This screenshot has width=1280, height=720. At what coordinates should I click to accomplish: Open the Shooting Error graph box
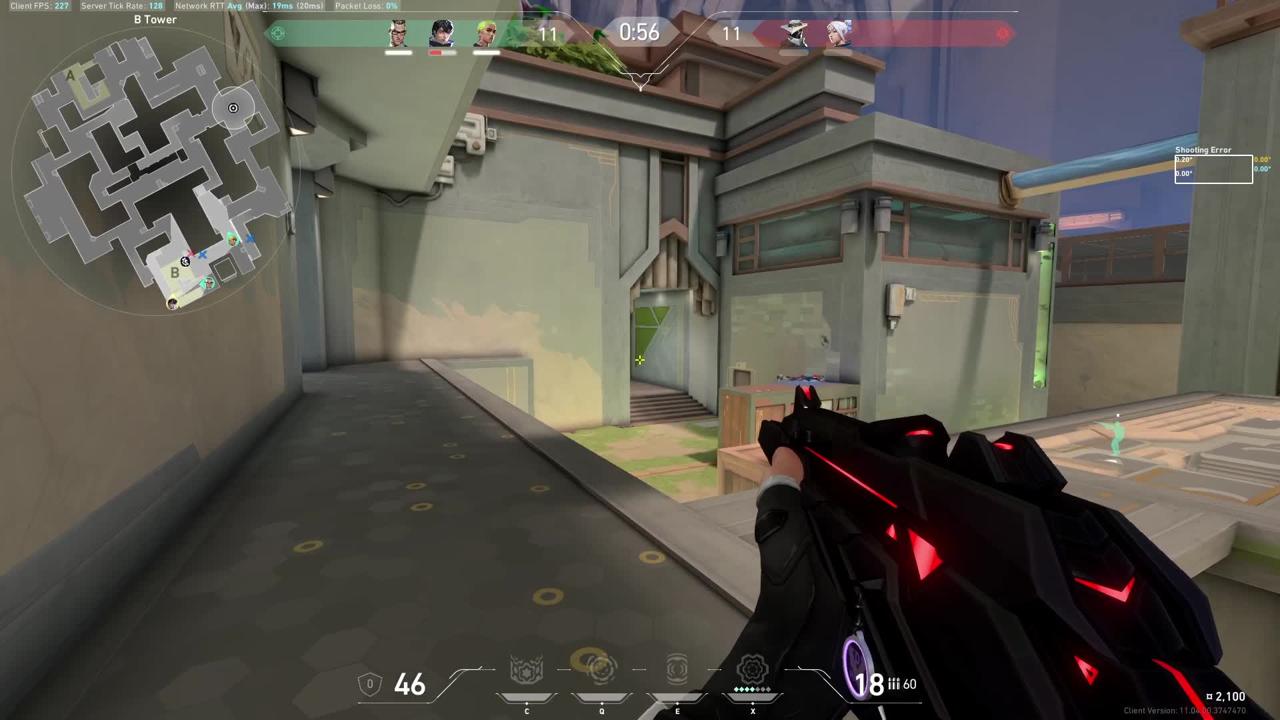pyautogui.click(x=1213, y=168)
